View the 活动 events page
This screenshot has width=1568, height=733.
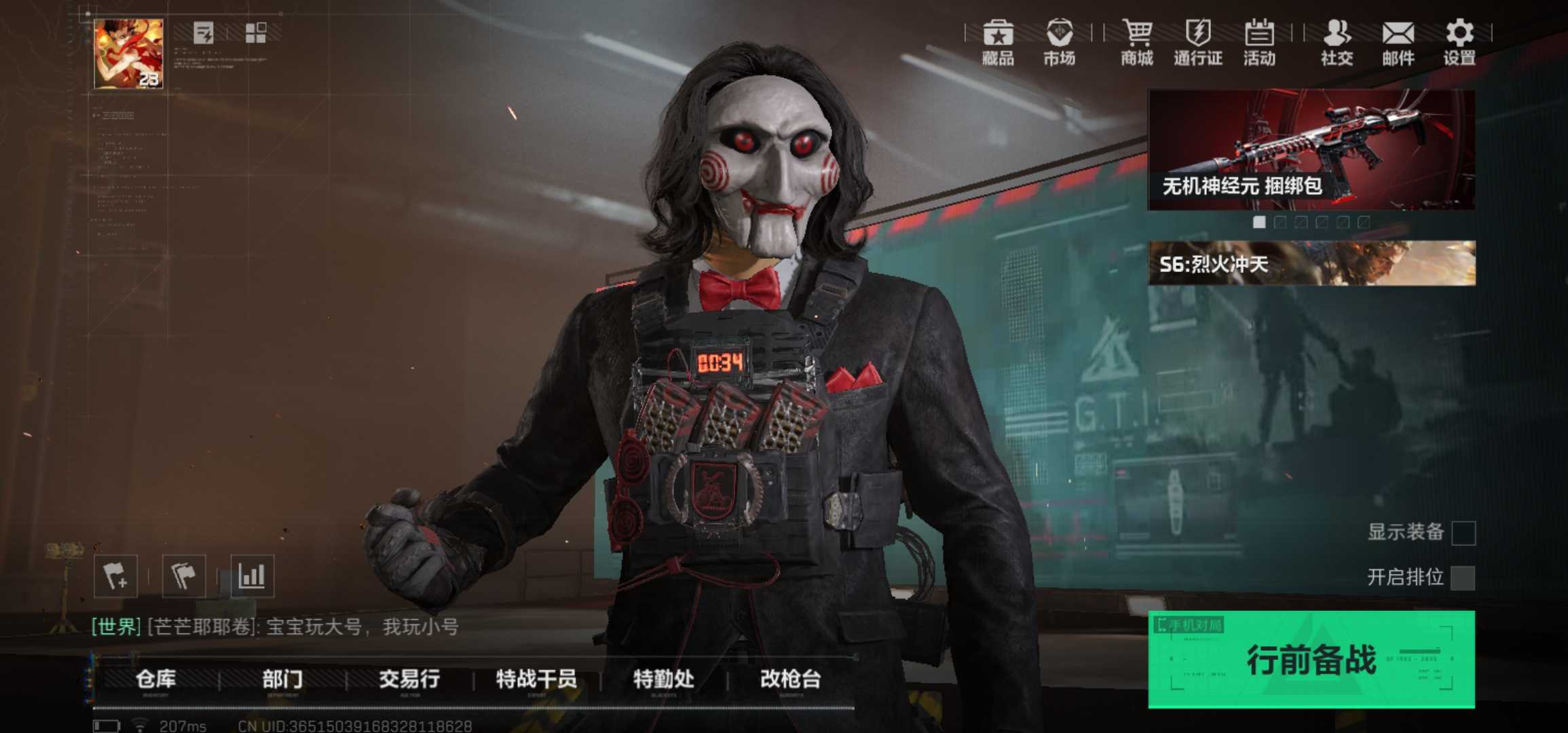(x=1259, y=42)
